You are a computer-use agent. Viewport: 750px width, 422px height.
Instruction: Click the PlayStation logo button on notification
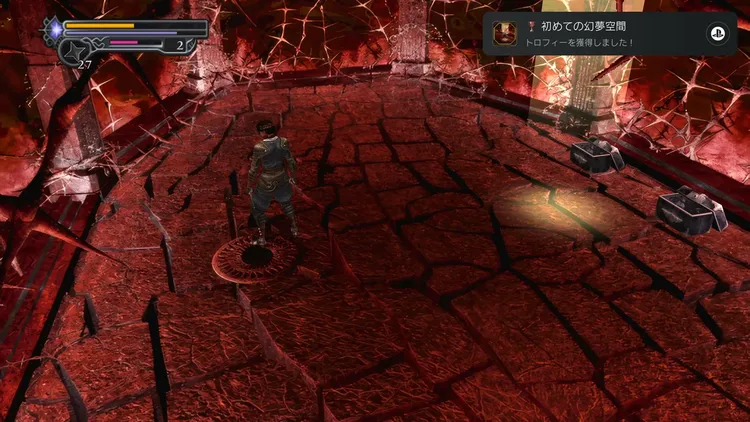[716, 34]
